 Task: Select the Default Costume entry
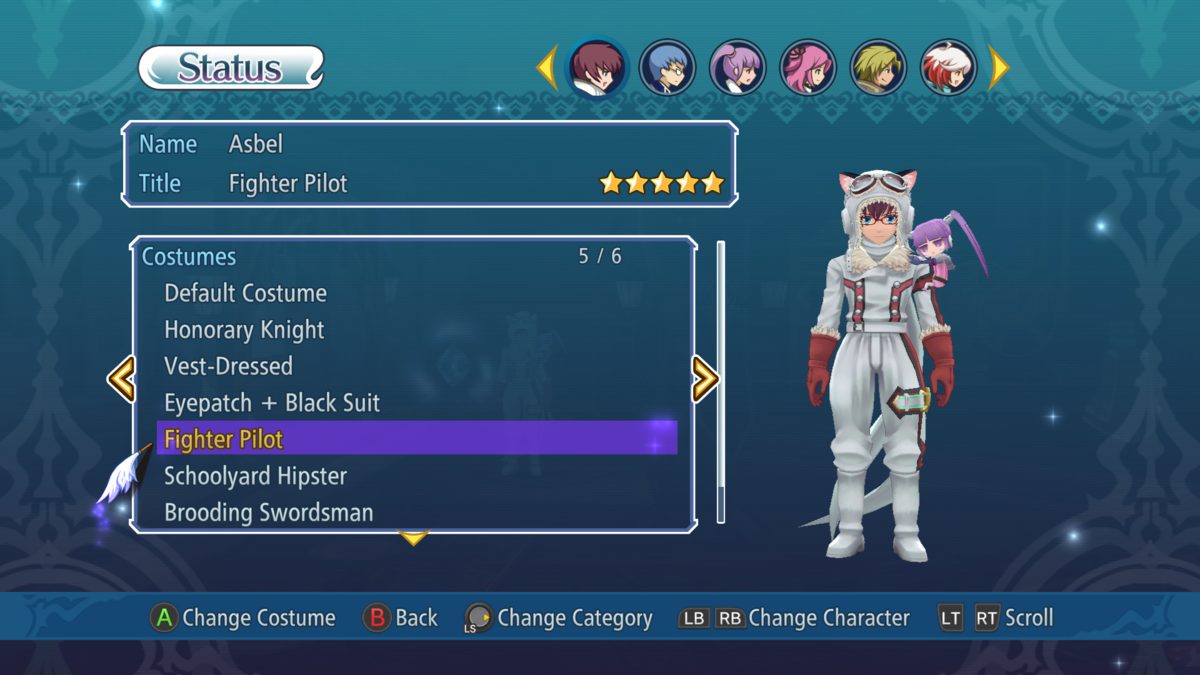tap(245, 294)
